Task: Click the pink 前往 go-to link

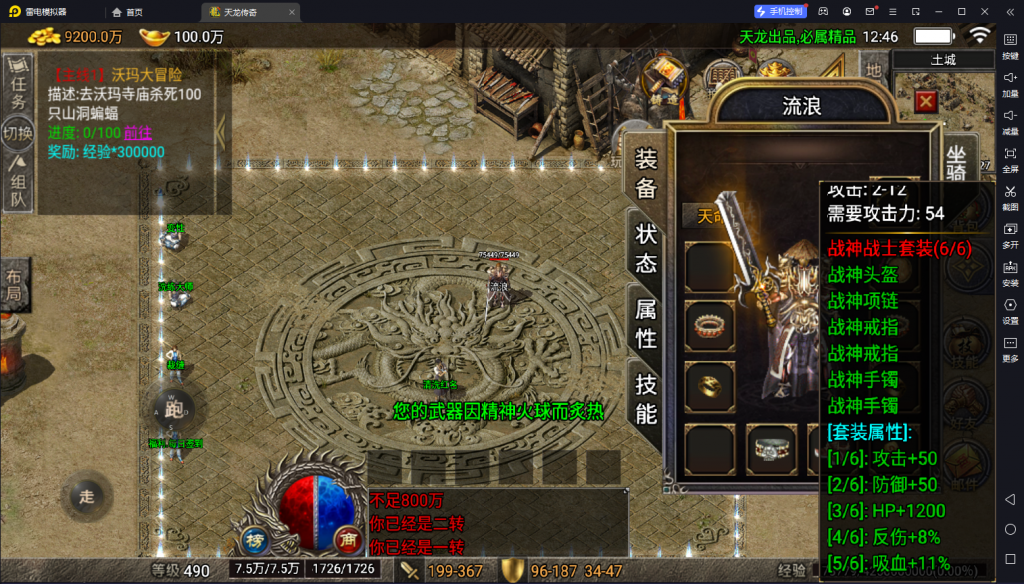Action: 138,133
